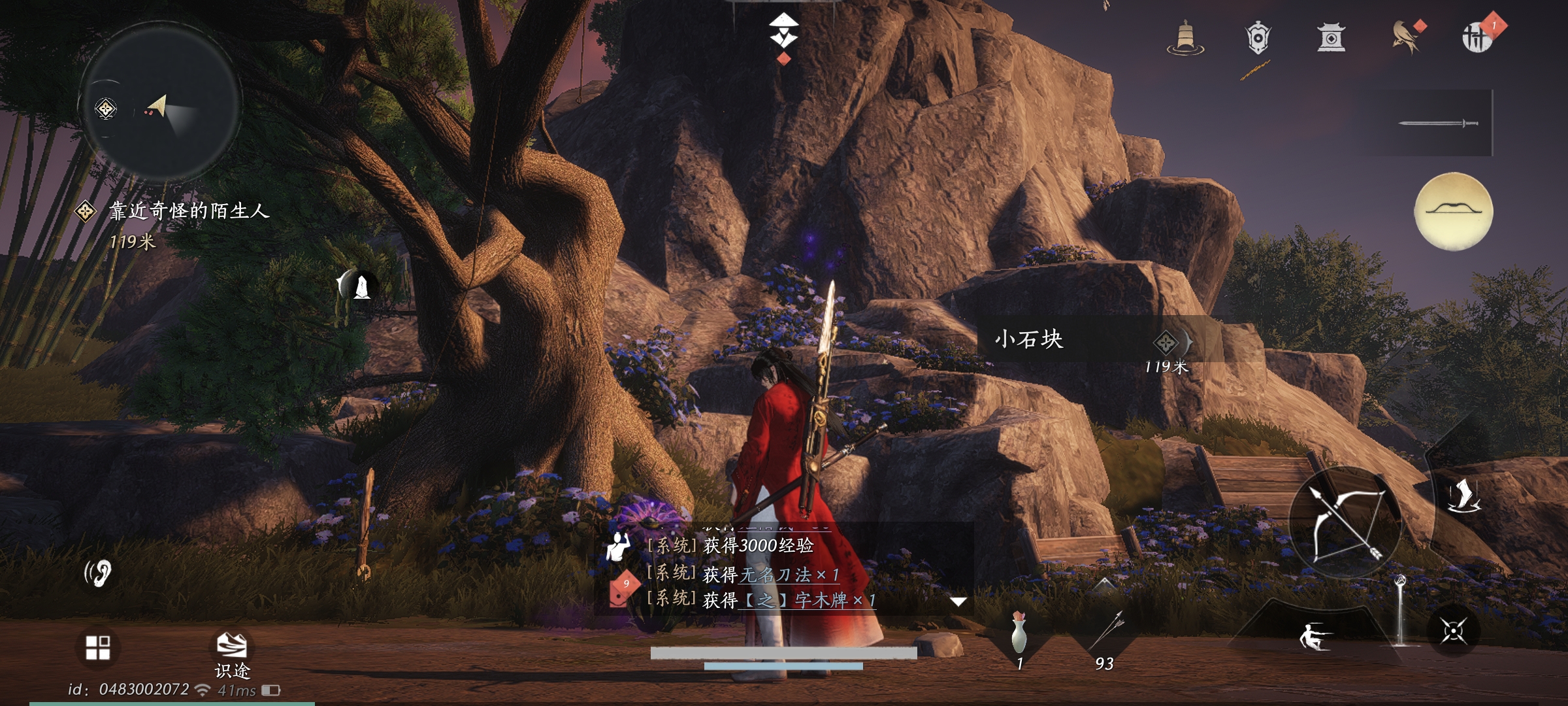Open the bird messenger icon
Image resolution: width=1568 pixels, height=706 pixels.
[x=1405, y=38]
